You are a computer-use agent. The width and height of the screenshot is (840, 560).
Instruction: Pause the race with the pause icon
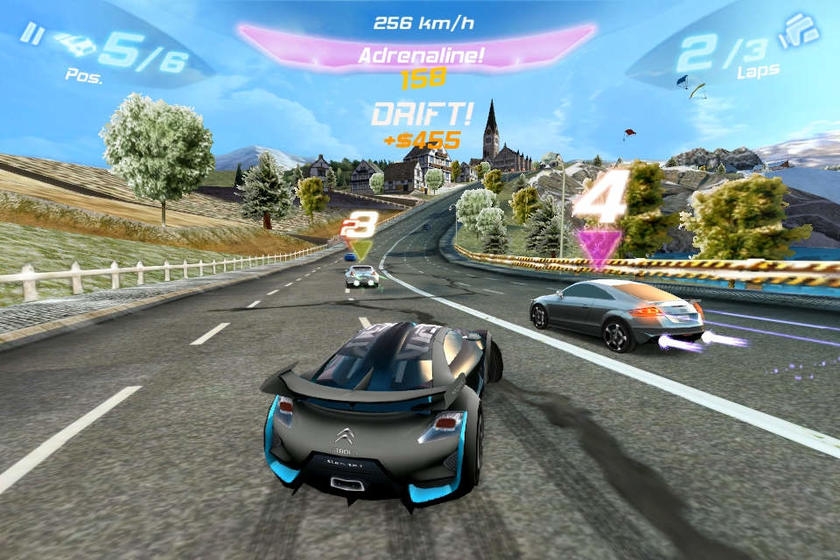tap(31, 34)
